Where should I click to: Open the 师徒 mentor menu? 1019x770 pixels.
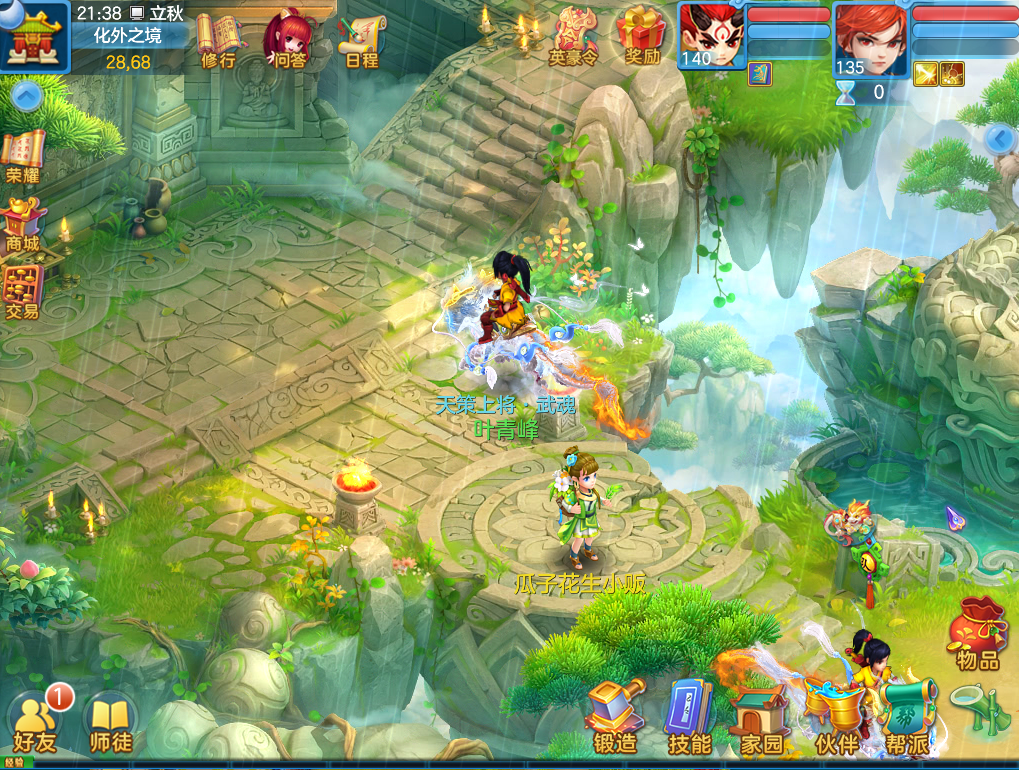tap(108, 722)
